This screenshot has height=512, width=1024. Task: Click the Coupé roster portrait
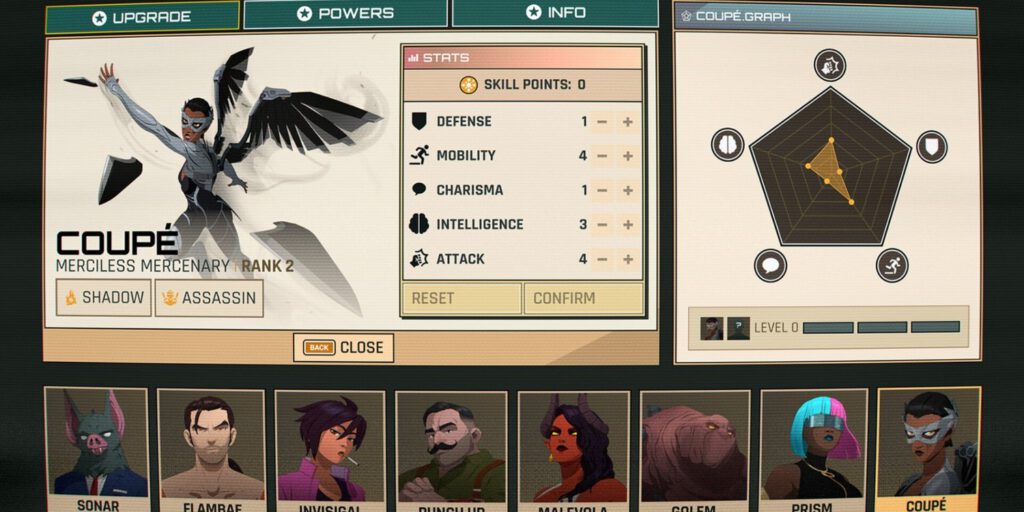pyautogui.click(x=928, y=445)
